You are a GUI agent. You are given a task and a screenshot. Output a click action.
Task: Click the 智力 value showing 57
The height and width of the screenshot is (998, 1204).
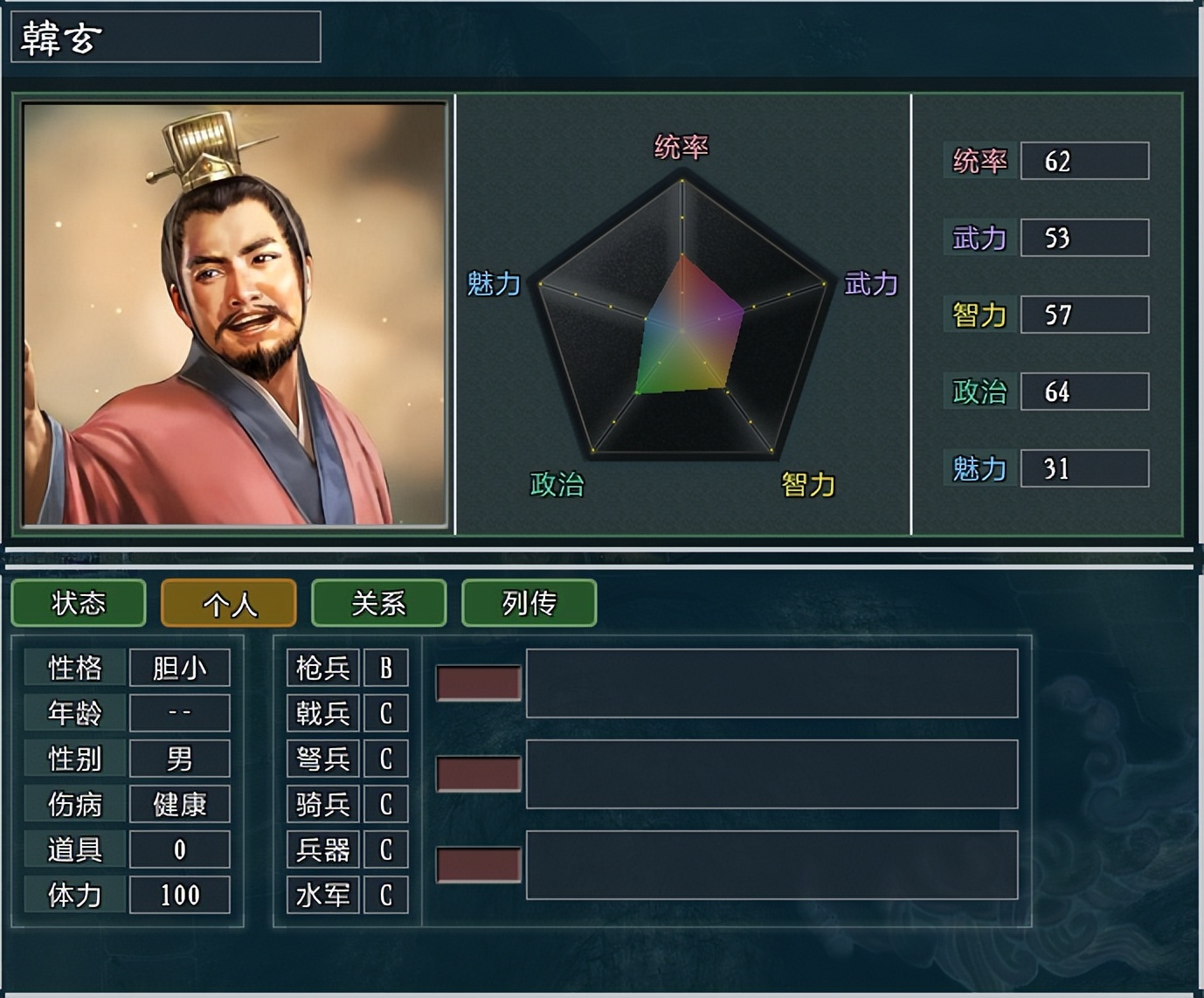point(1083,315)
